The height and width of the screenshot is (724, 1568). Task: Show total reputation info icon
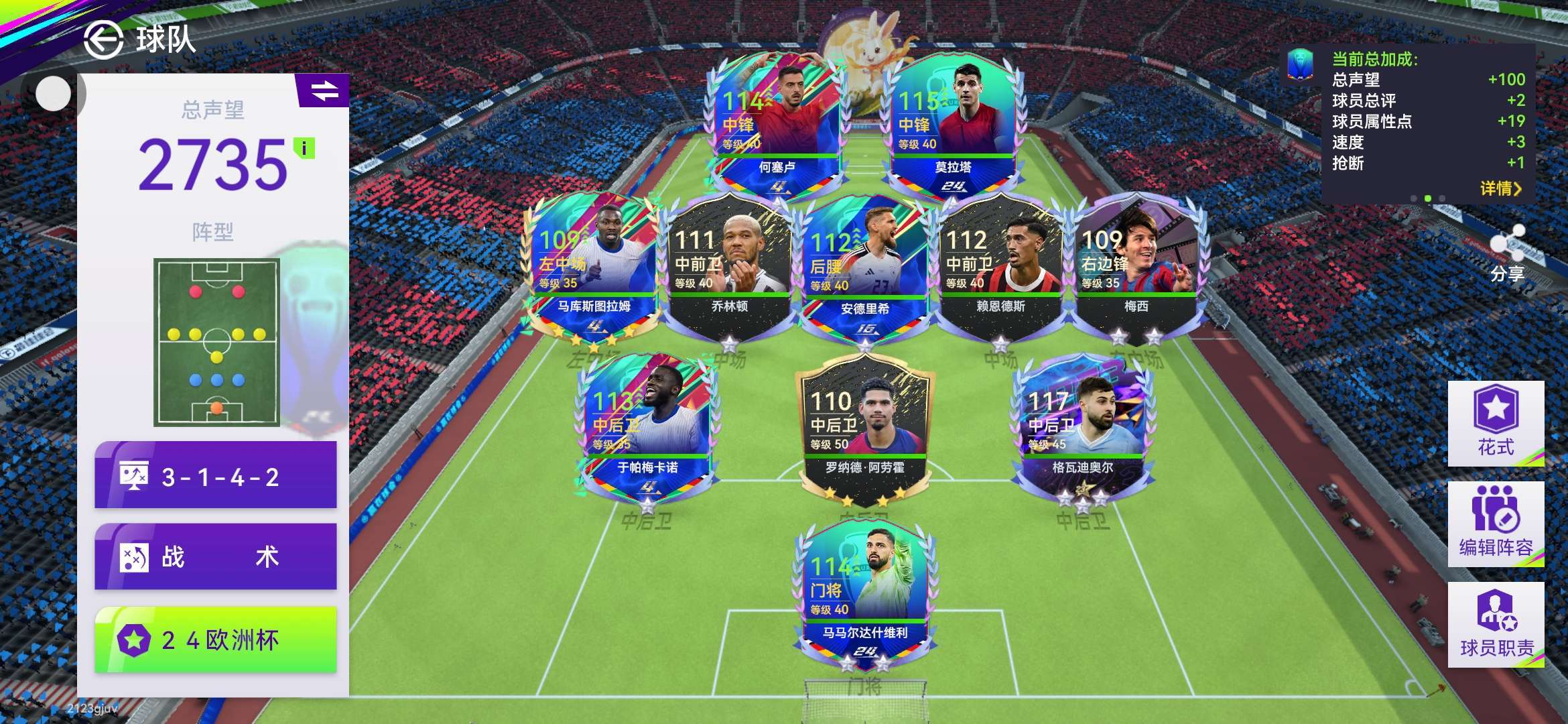pyautogui.click(x=304, y=148)
